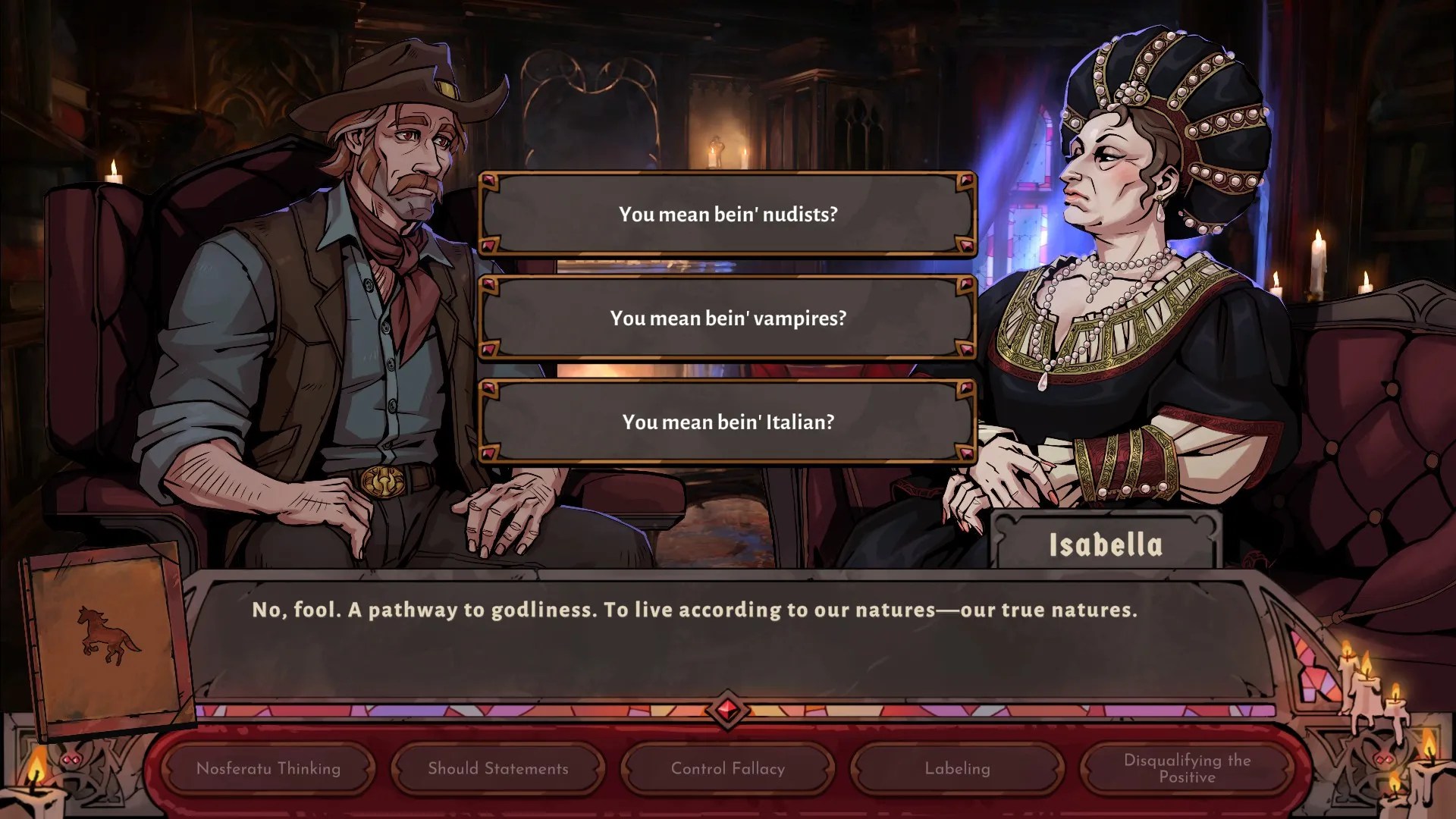Viewport: 1456px width, 819px height.
Task: Pick the Labeling distortion
Action: tap(956, 768)
